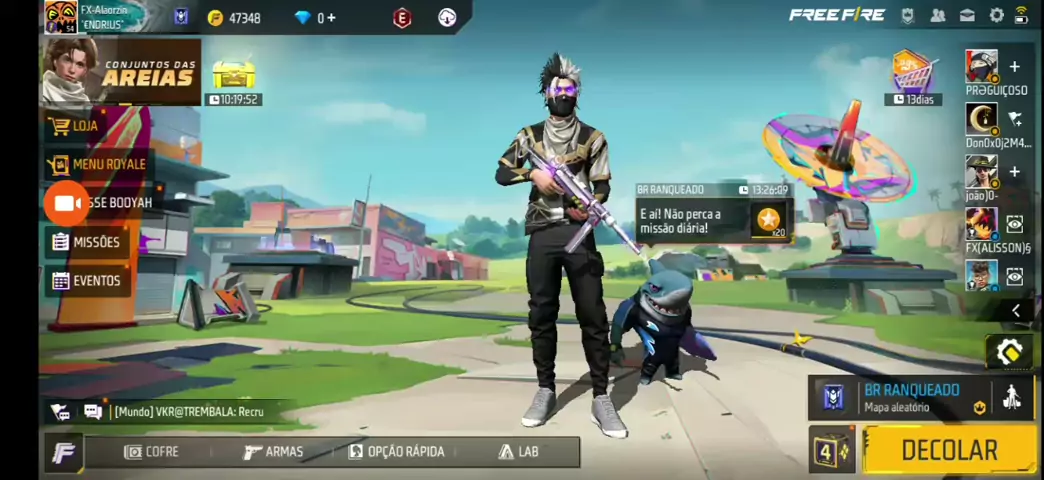This screenshot has height=480, width=1044.
Task: Click the player profile avatar FX-Alaorzin
Action: 61,17
